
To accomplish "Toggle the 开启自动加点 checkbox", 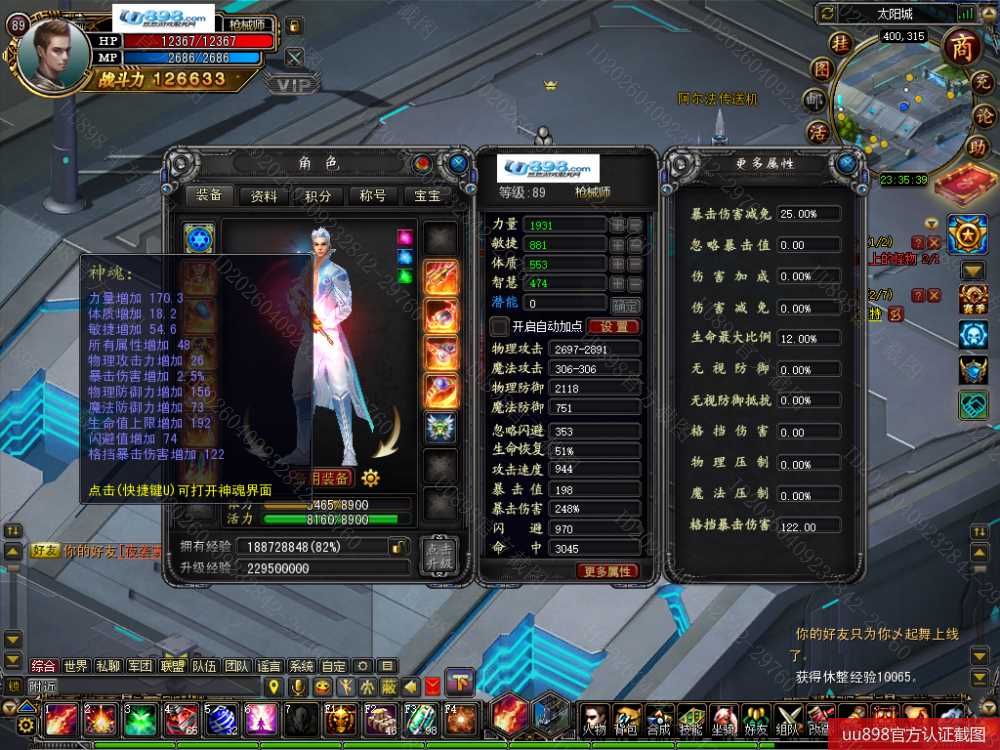I will pos(500,326).
